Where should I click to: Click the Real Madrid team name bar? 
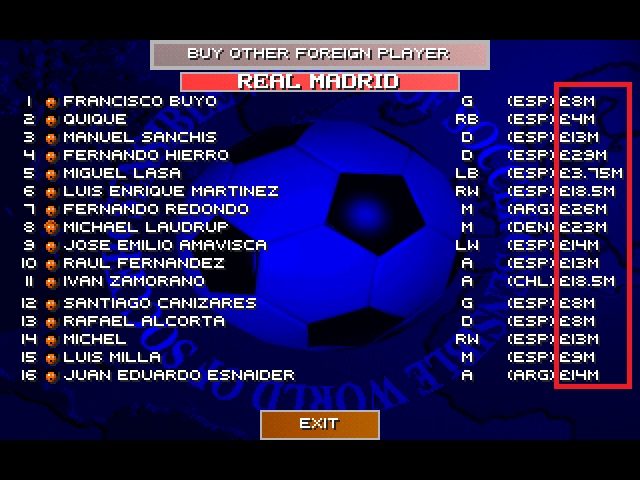(319, 81)
